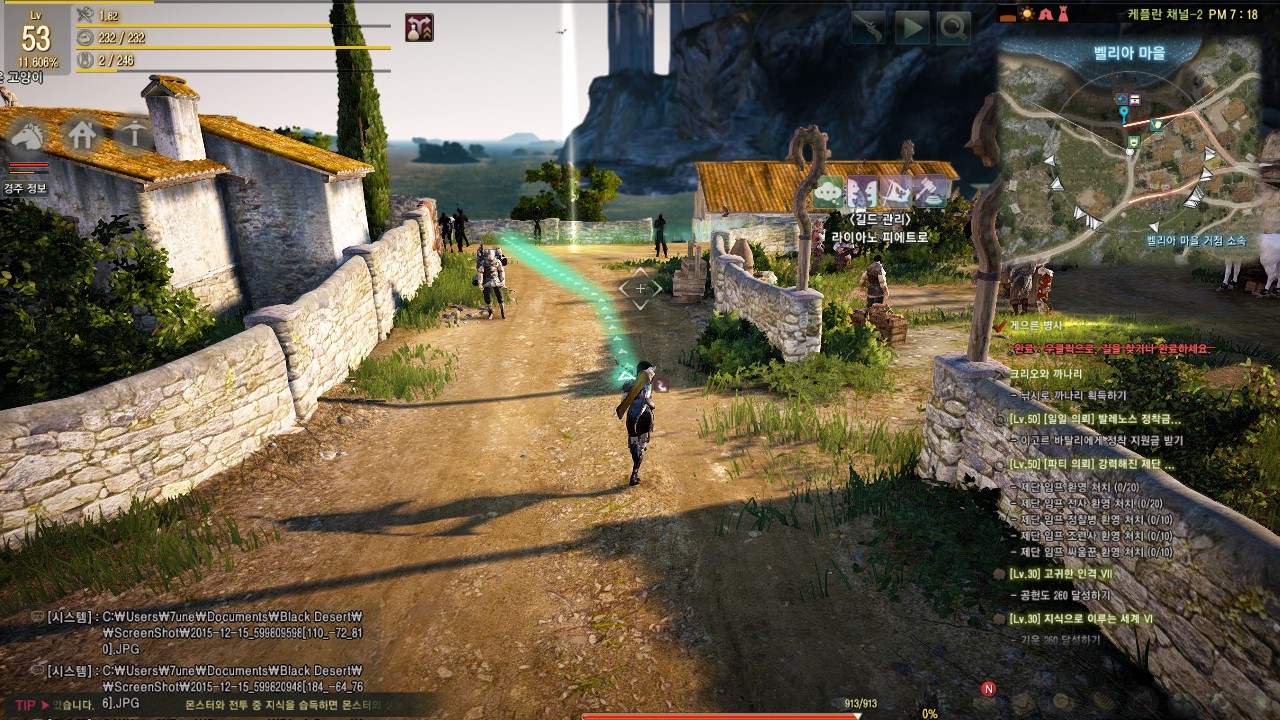Open the magnifying glass search button
The image size is (1280, 720).
point(953,28)
